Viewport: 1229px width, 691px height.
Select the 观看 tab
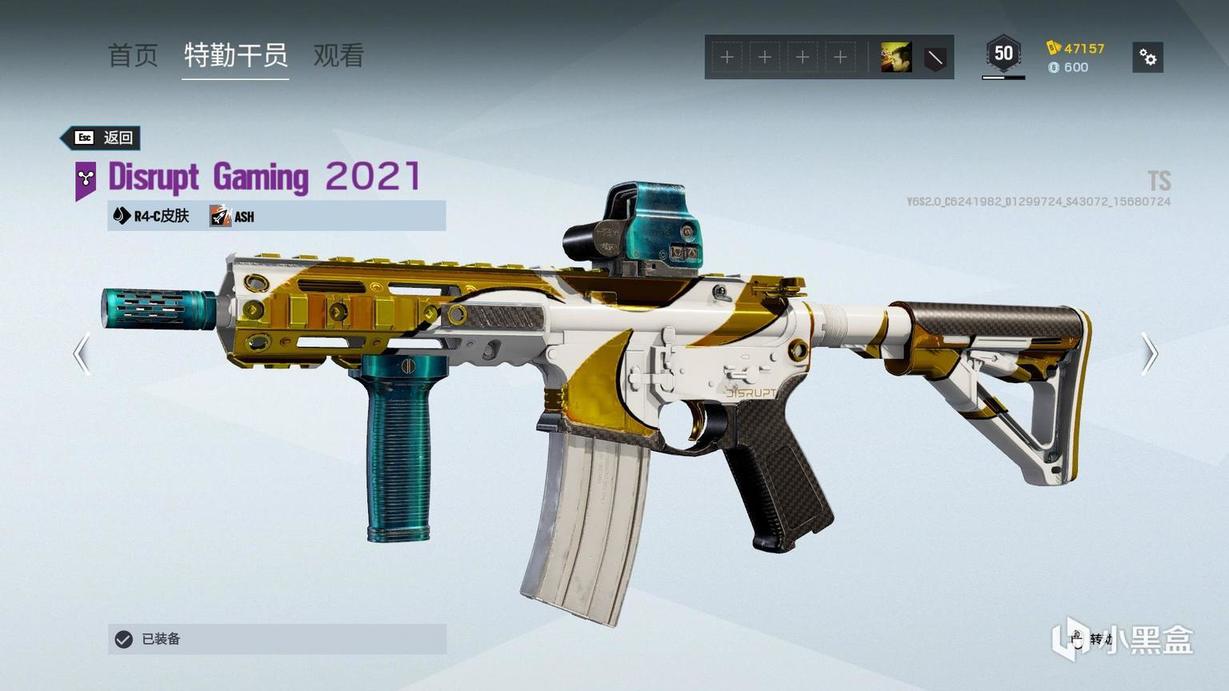(338, 56)
